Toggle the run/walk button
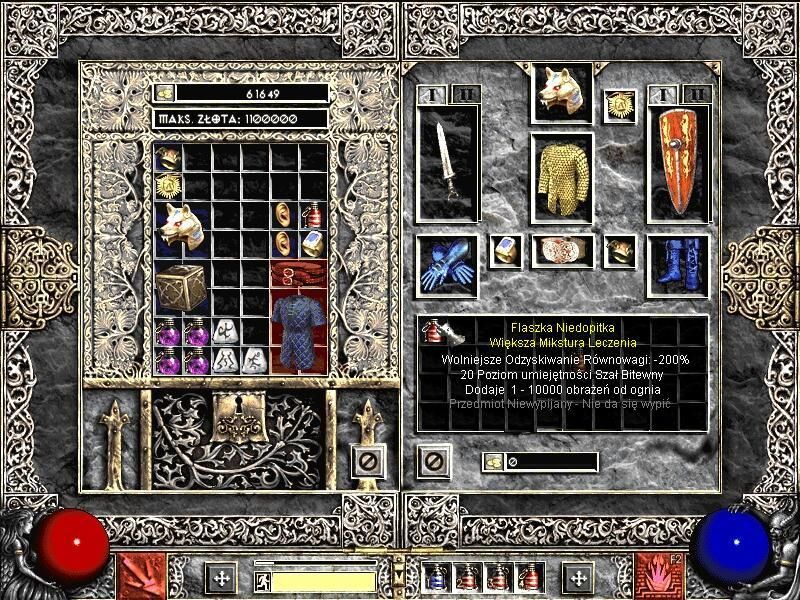 click(x=262, y=580)
